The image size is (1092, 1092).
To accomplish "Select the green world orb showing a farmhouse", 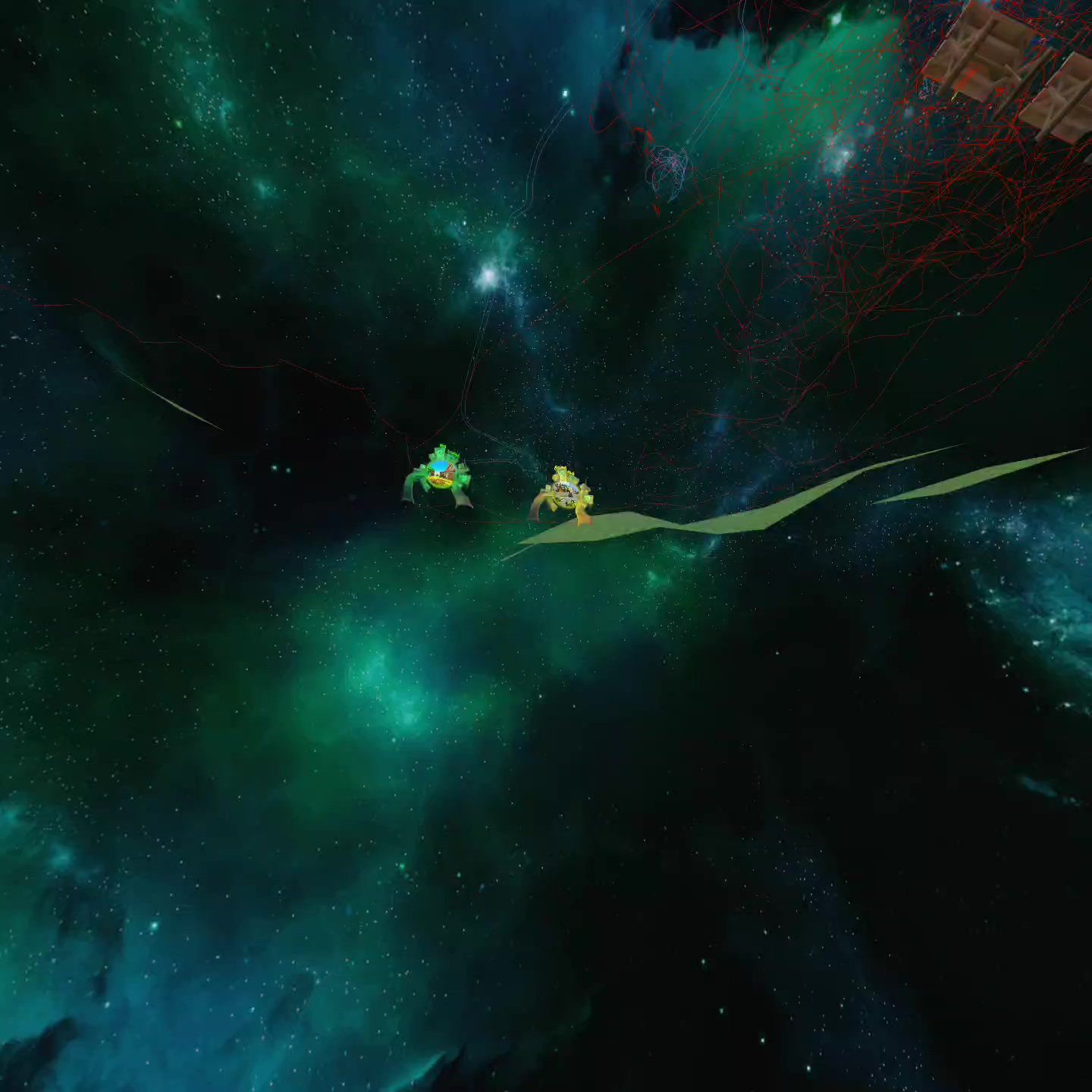I will 440,474.
